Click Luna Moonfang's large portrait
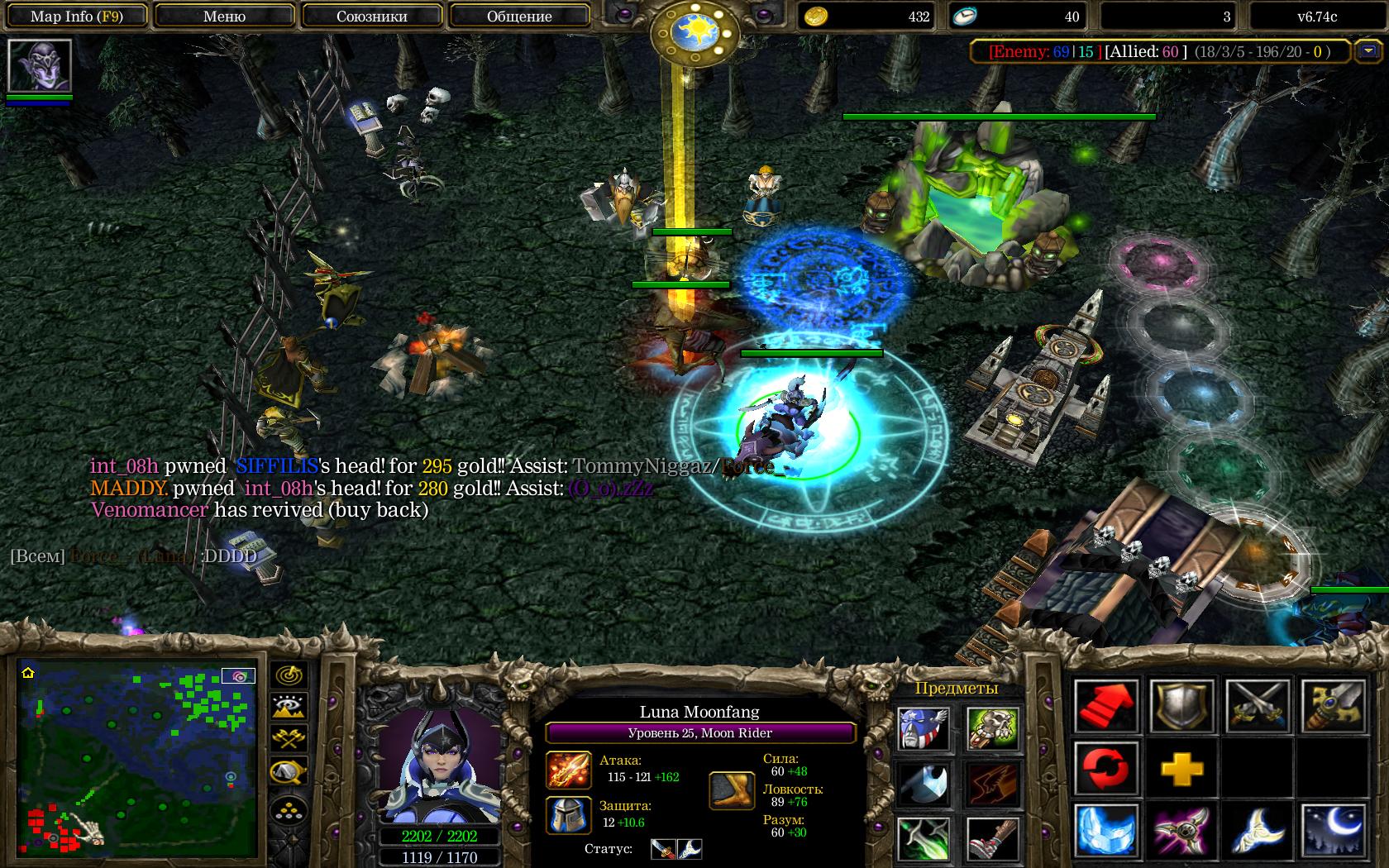The width and height of the screenshot is (1389, 868). click(440, 765)
